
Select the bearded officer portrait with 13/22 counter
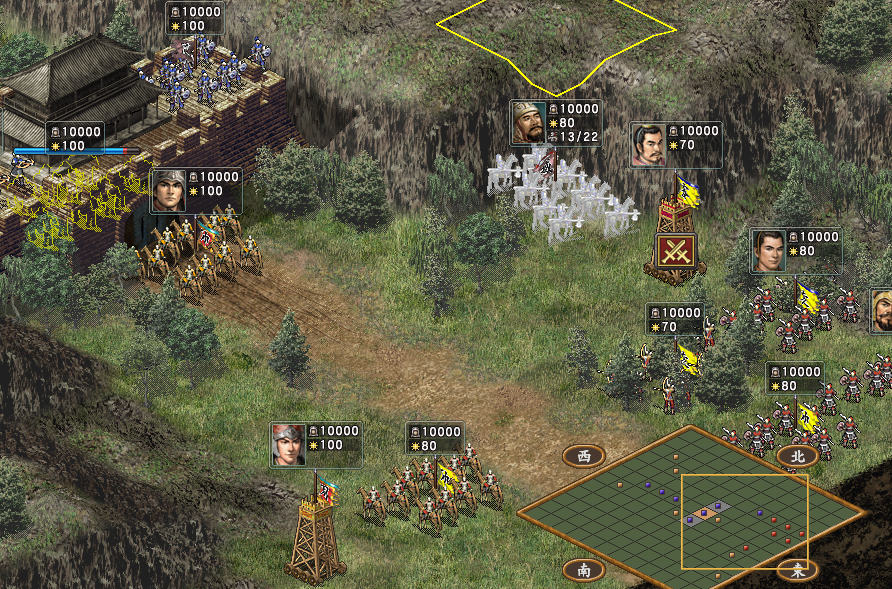pyautogui.click(x=527, y=123)
